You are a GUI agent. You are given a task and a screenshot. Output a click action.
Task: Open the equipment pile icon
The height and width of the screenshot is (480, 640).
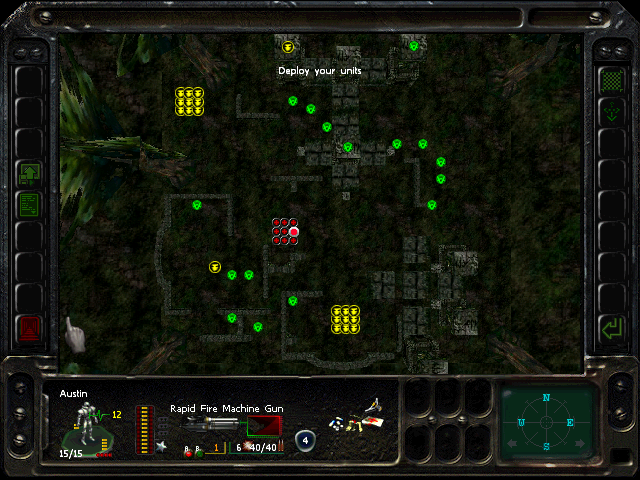(360, 416)
